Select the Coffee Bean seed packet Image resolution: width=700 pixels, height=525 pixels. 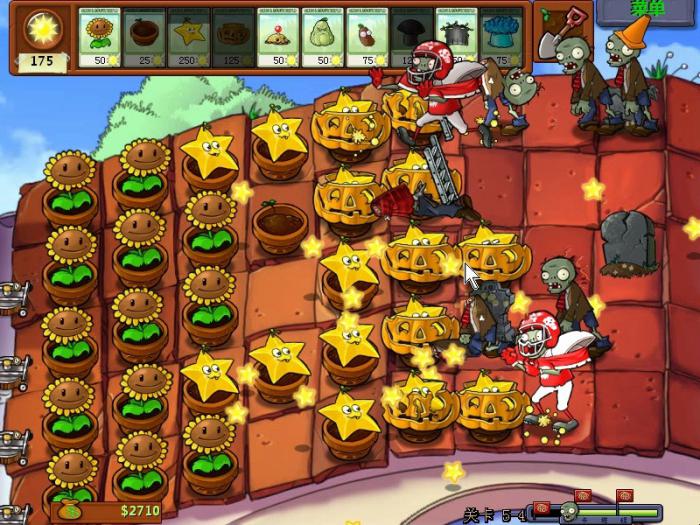pyautogui.click(x=368, y=39)
